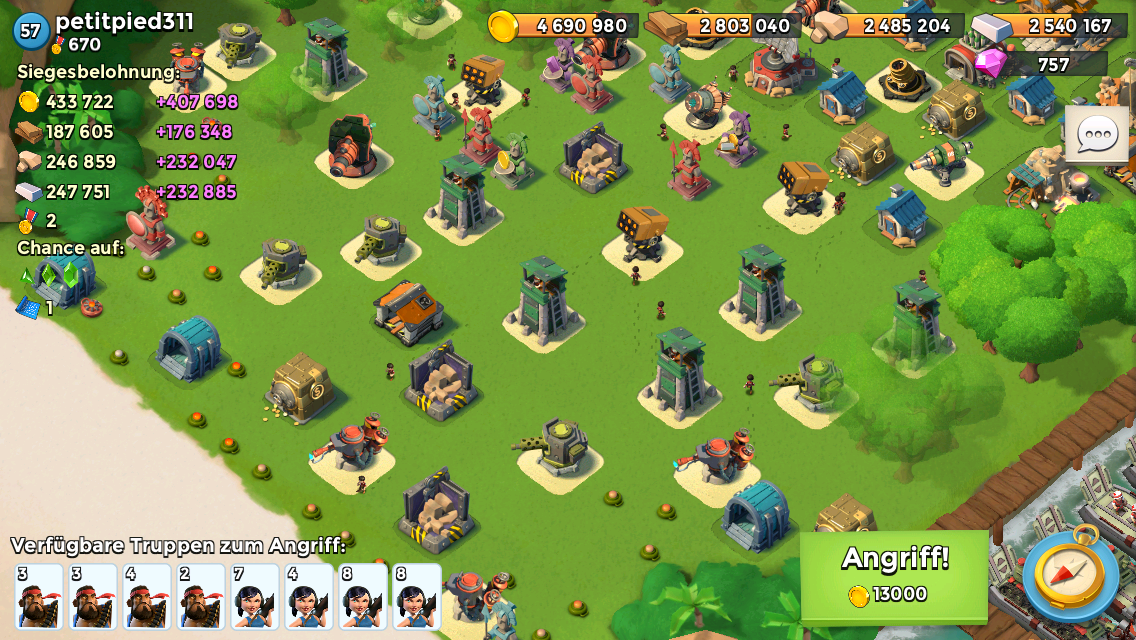Select the Heavy troop card showing 4
This screenshot has height=640, width=1136.
point(147,597)
